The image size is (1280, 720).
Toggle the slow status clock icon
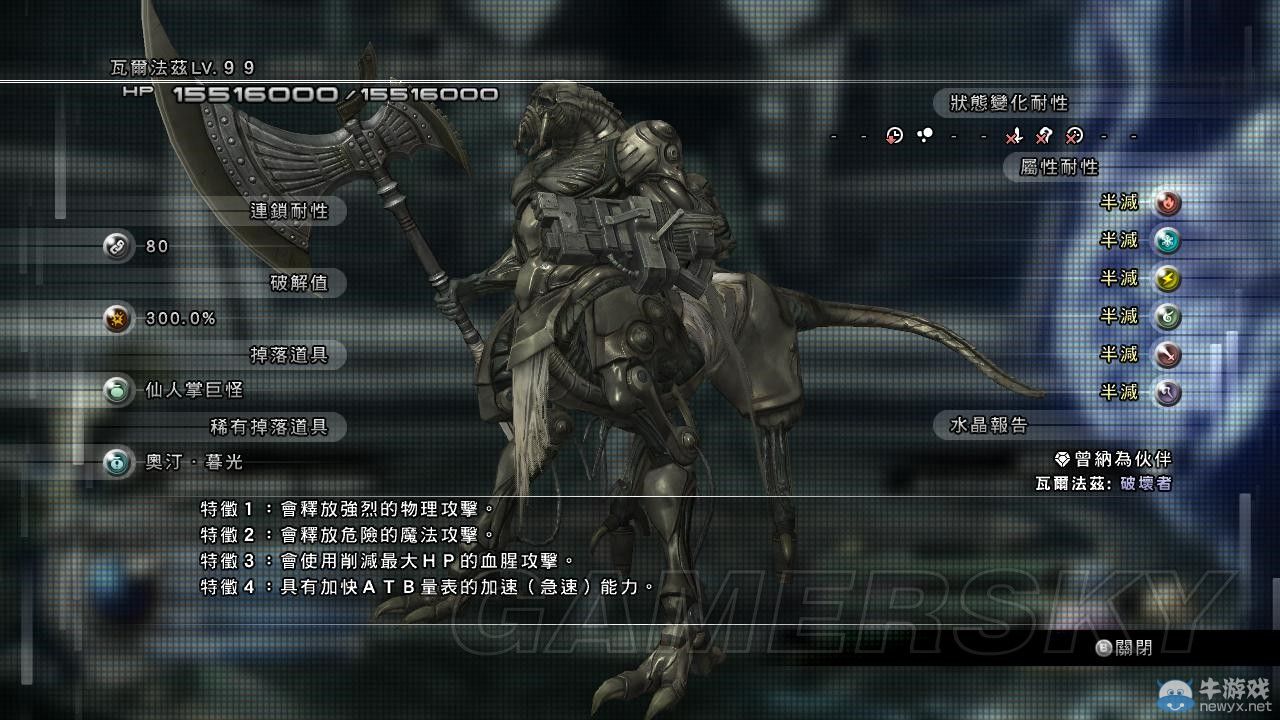click(x=894, y=136)
